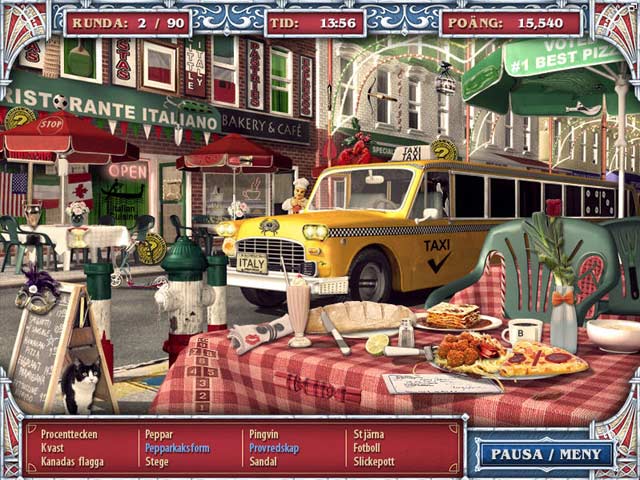Click the blue 'Pepparkaksform' entry
This screenshot has height=480, width=640.
[178, 448]
